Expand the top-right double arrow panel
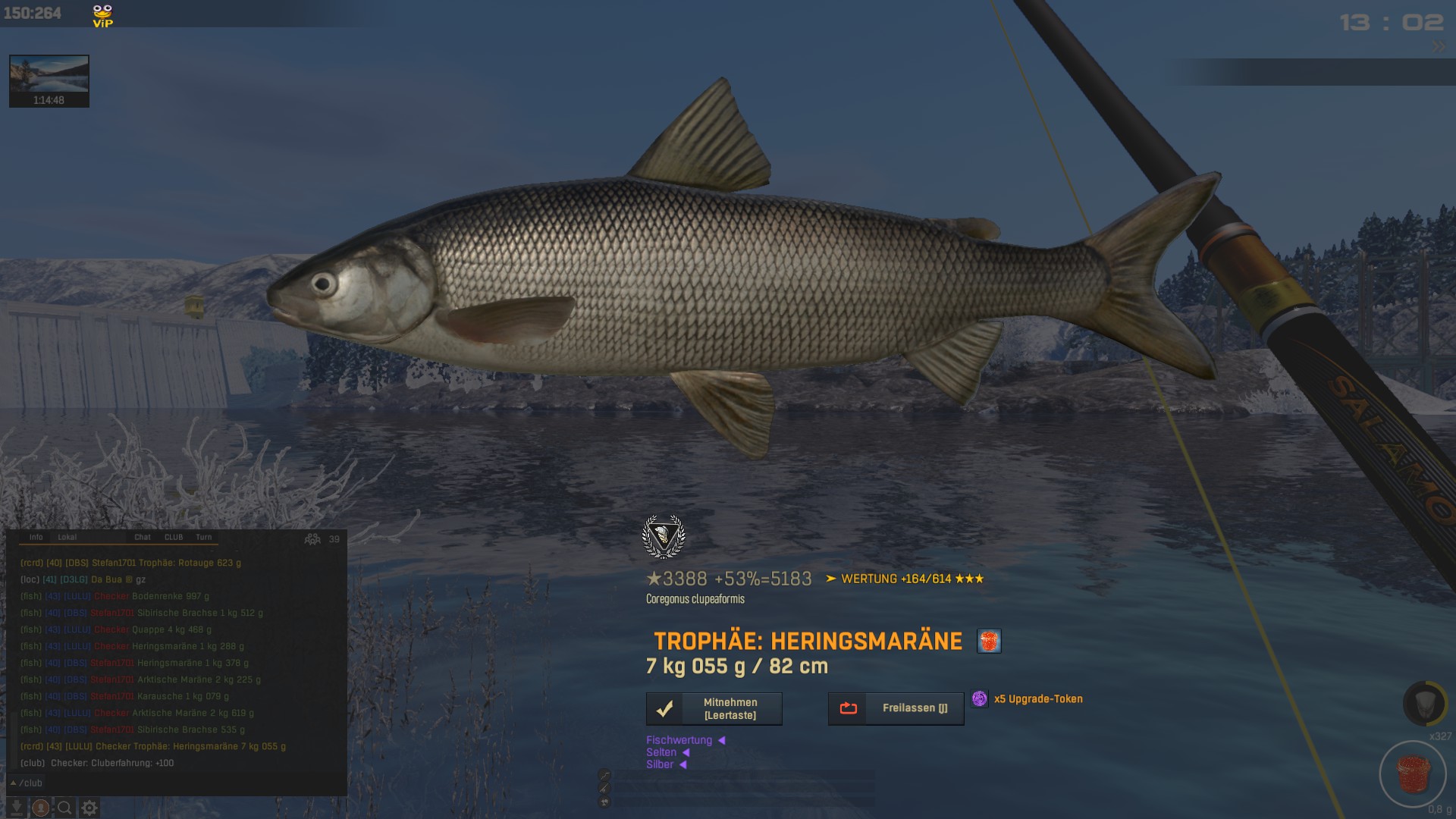Screen dimensions: 1456x819 tap(1439, 47)
